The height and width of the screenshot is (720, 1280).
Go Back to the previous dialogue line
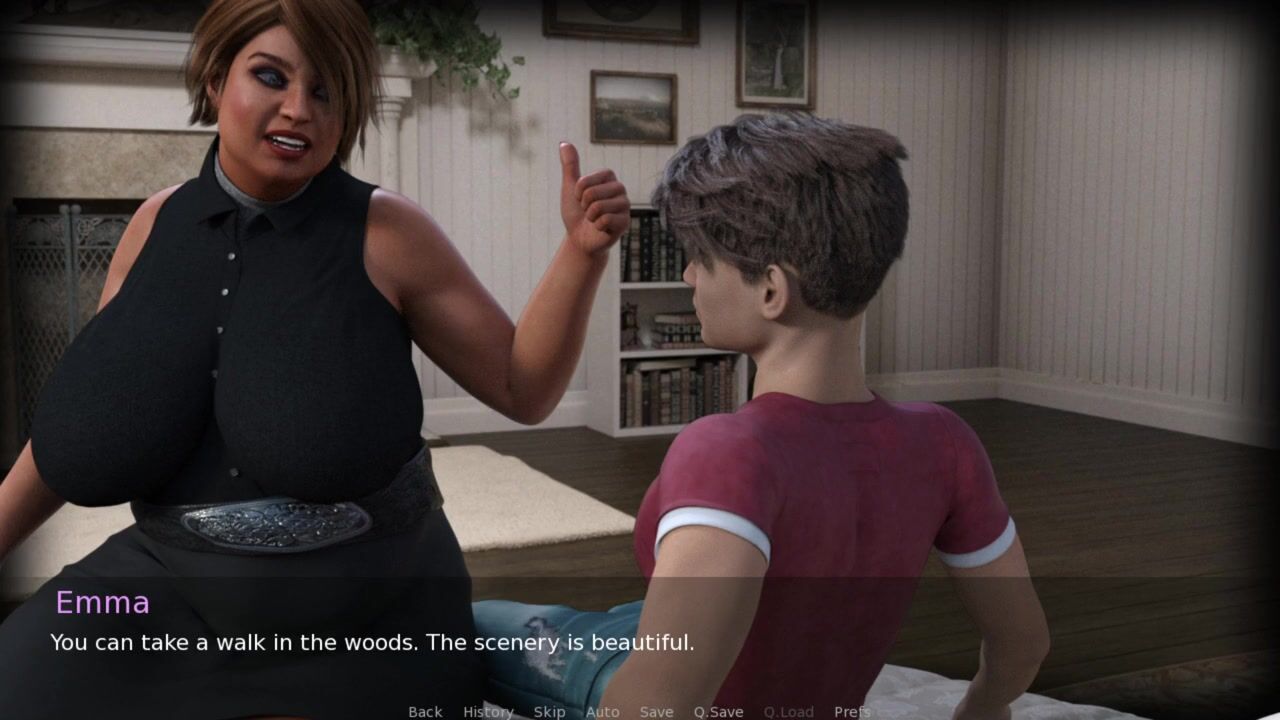[425, 711]
